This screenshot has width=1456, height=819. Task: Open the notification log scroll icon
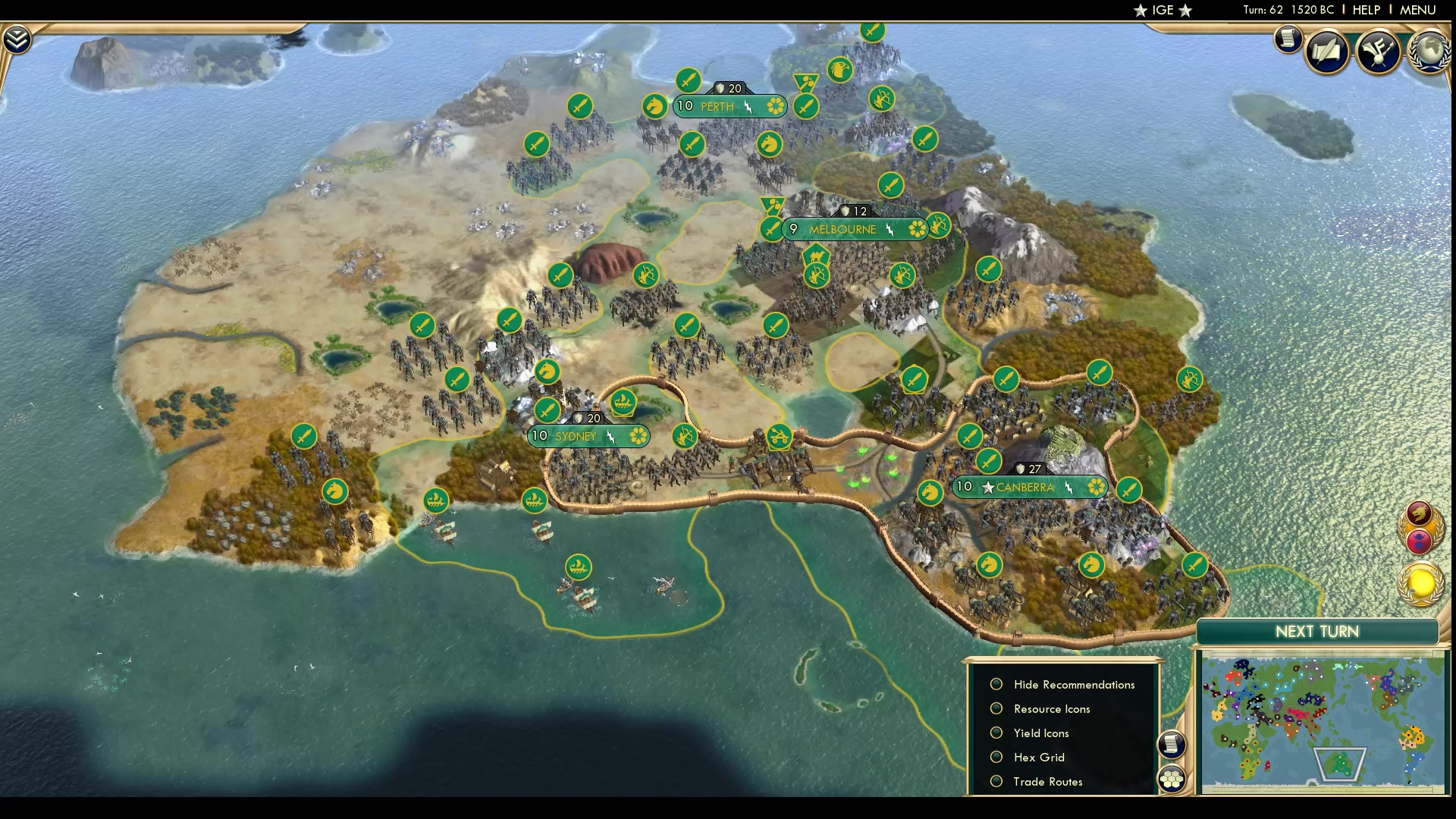(x=1288, y=39)
